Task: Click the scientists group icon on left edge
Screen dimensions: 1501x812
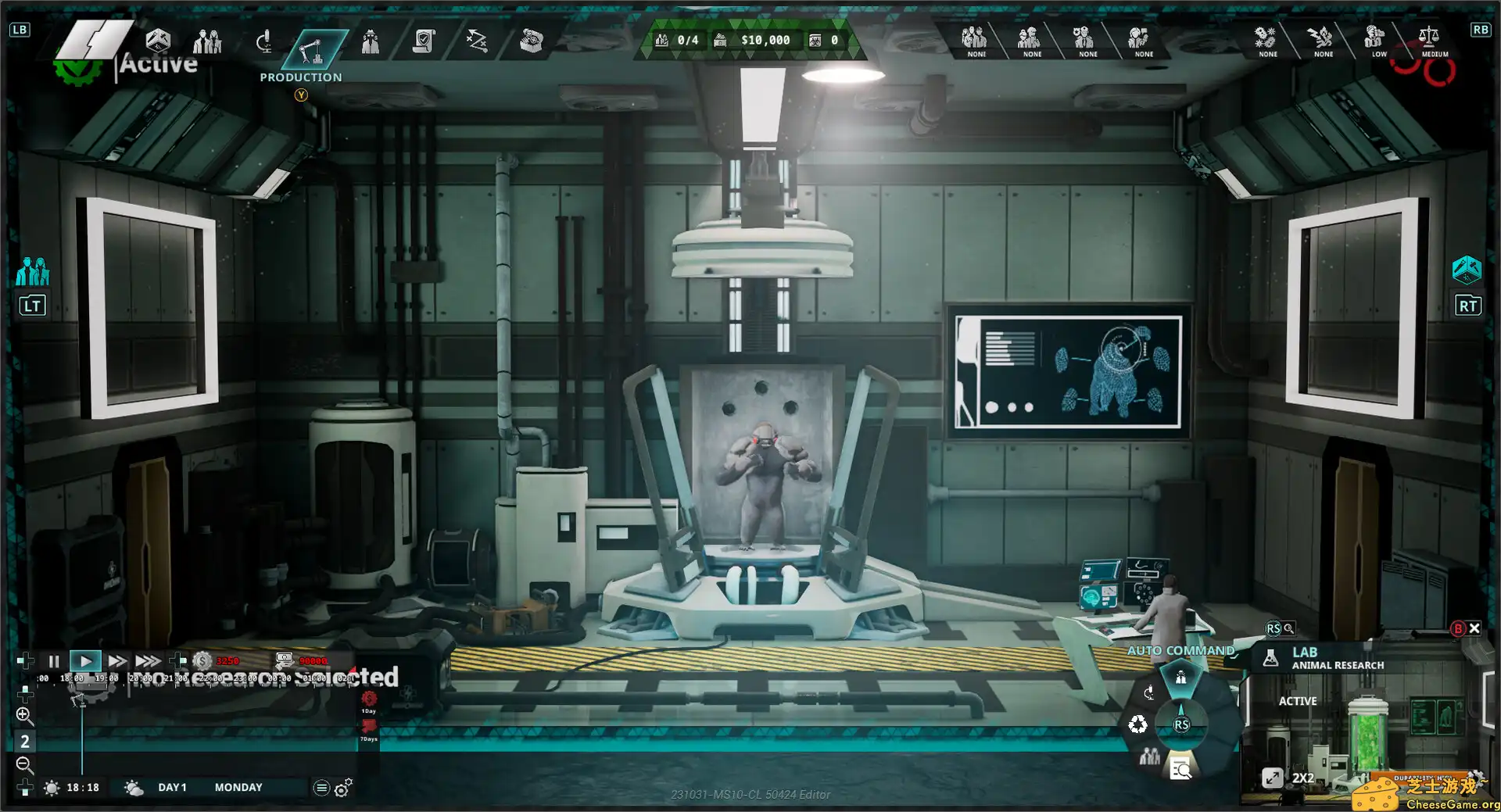Action: click(33, 272)
